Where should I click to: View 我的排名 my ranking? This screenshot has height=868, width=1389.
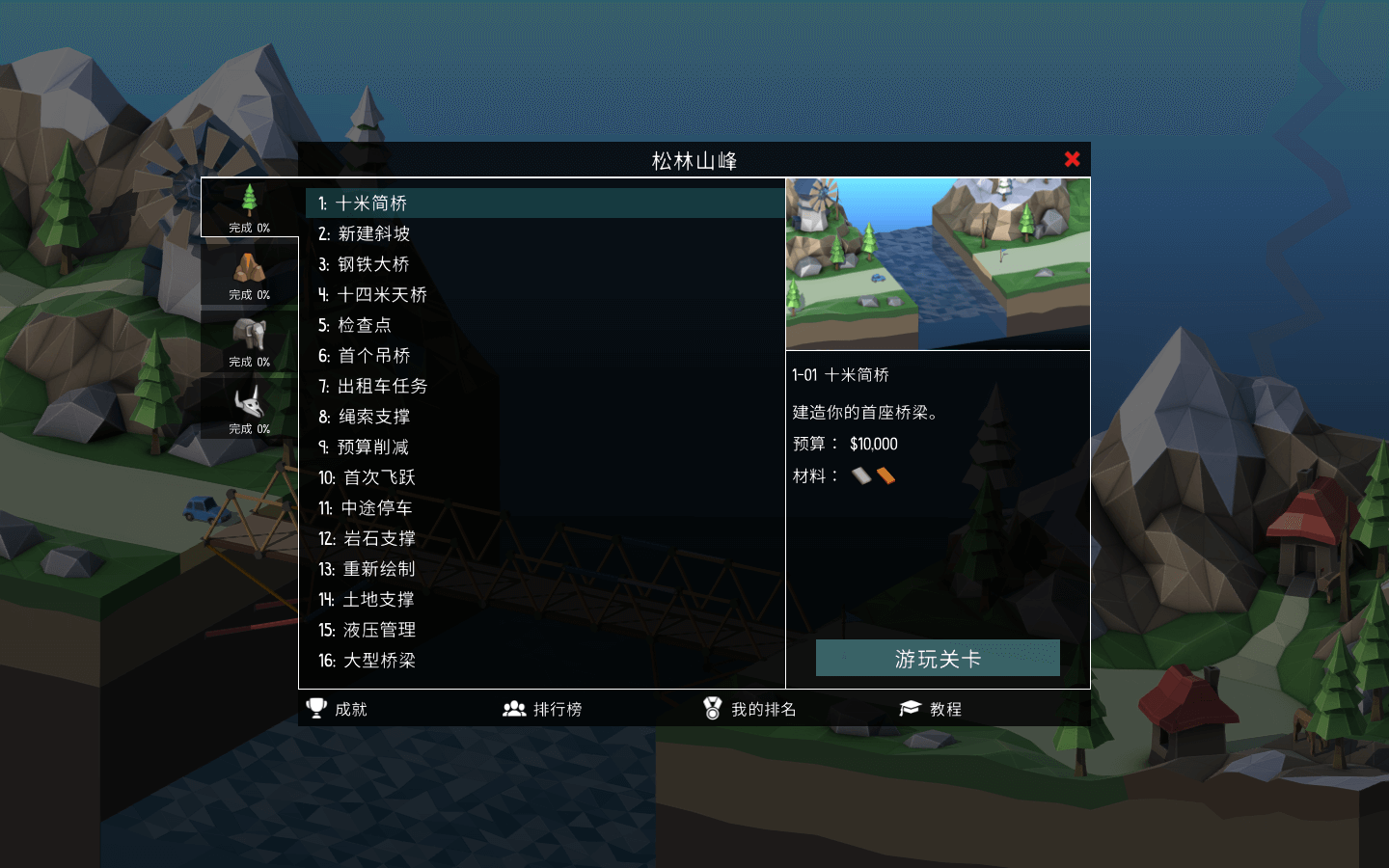tap(749, 709)
